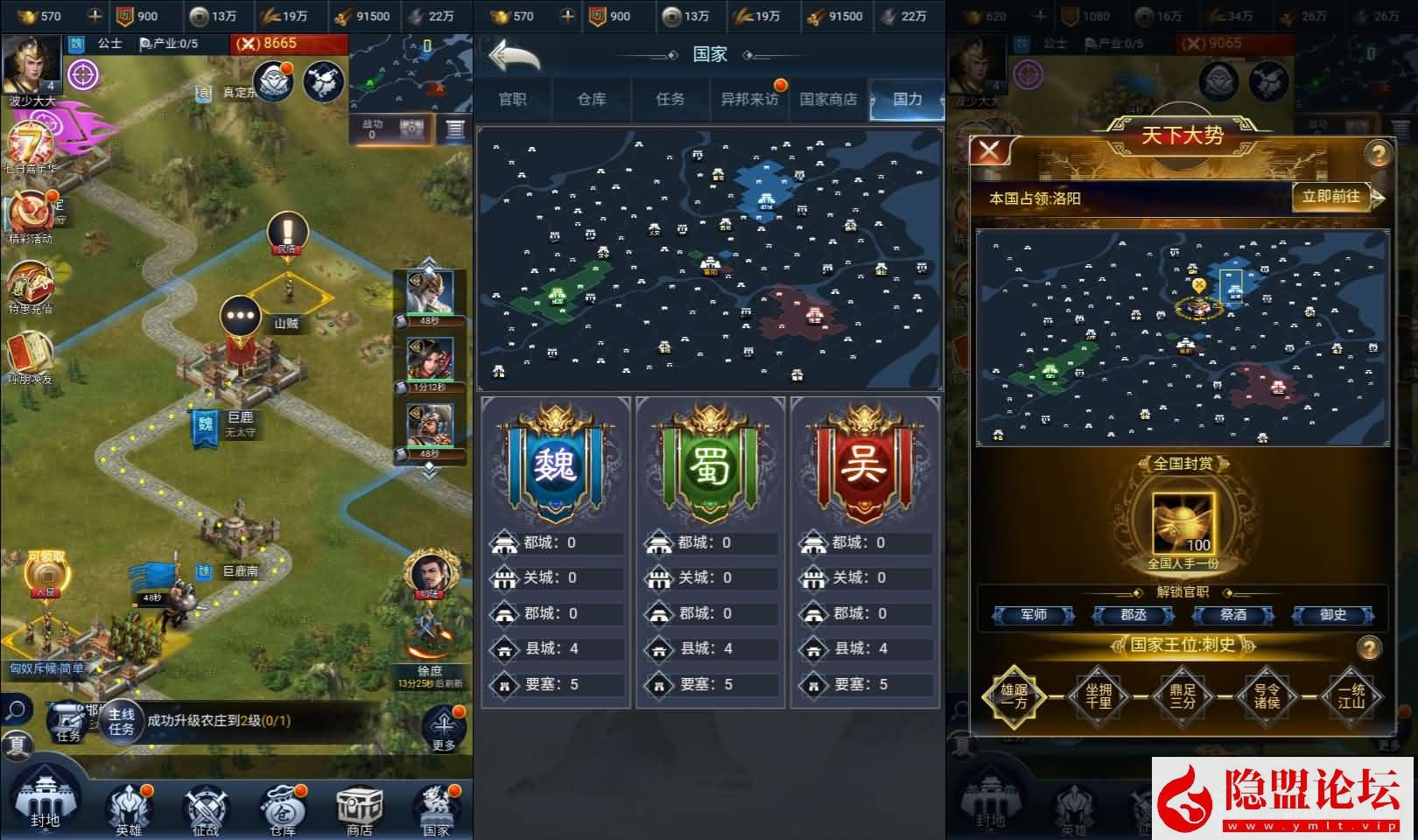Choose the 军师 official position
Viewport: 1418px width, 840px height.
click(x=1034, y=615)
